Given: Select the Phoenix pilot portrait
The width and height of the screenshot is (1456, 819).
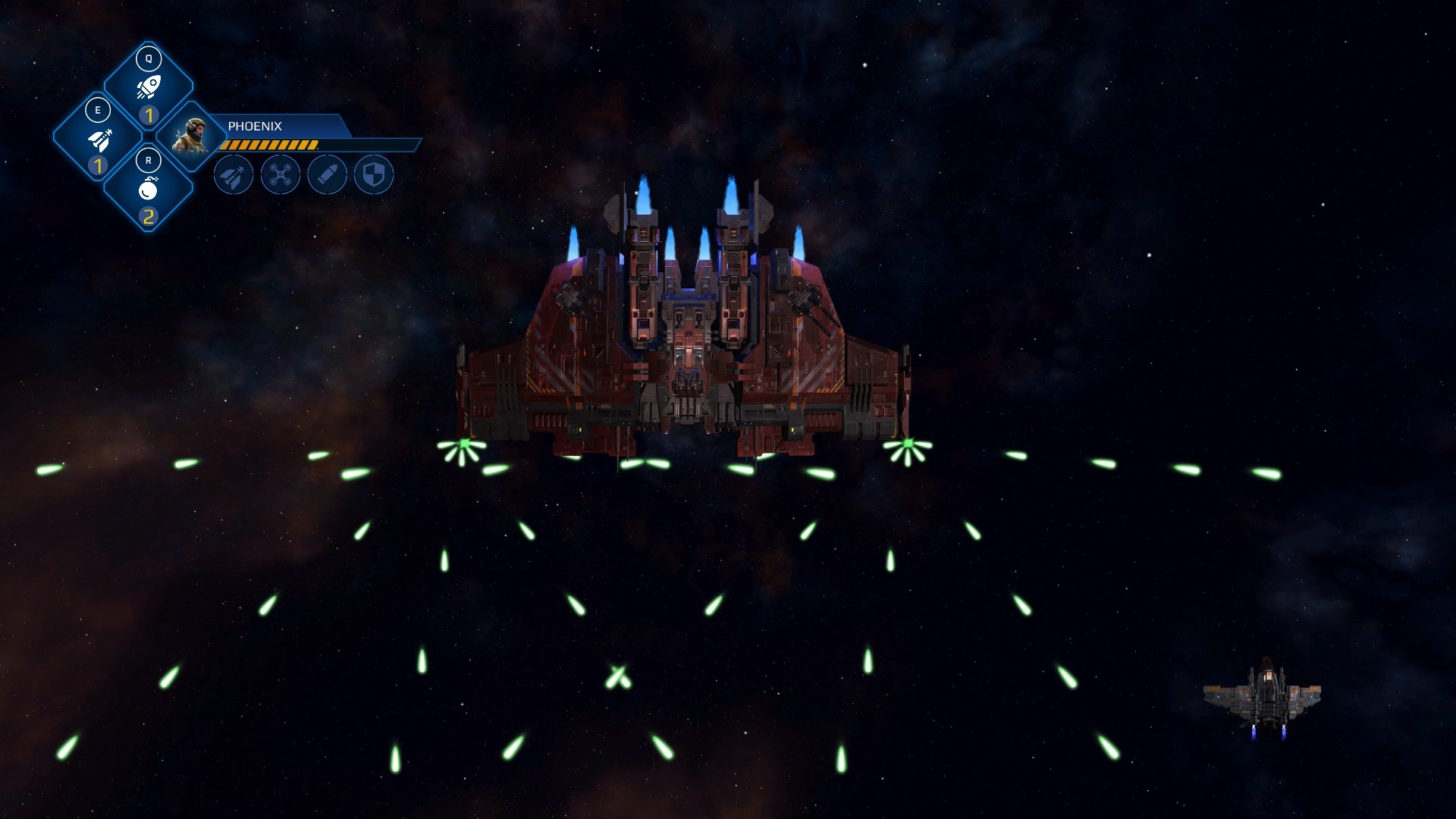Looking at the screenshot, I should coord(190,136).
